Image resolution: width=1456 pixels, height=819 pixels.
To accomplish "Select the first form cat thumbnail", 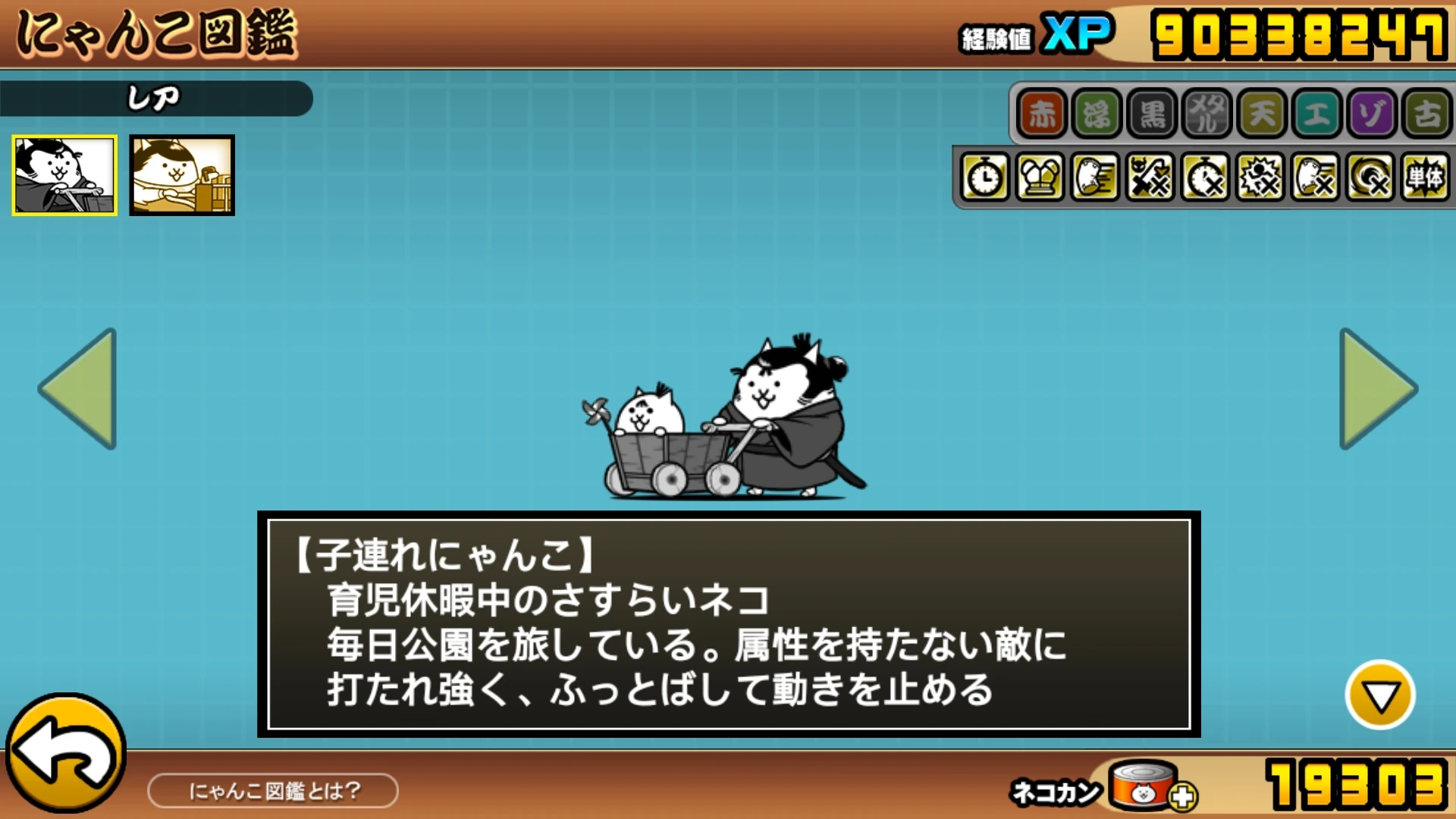I will point(64,176).
